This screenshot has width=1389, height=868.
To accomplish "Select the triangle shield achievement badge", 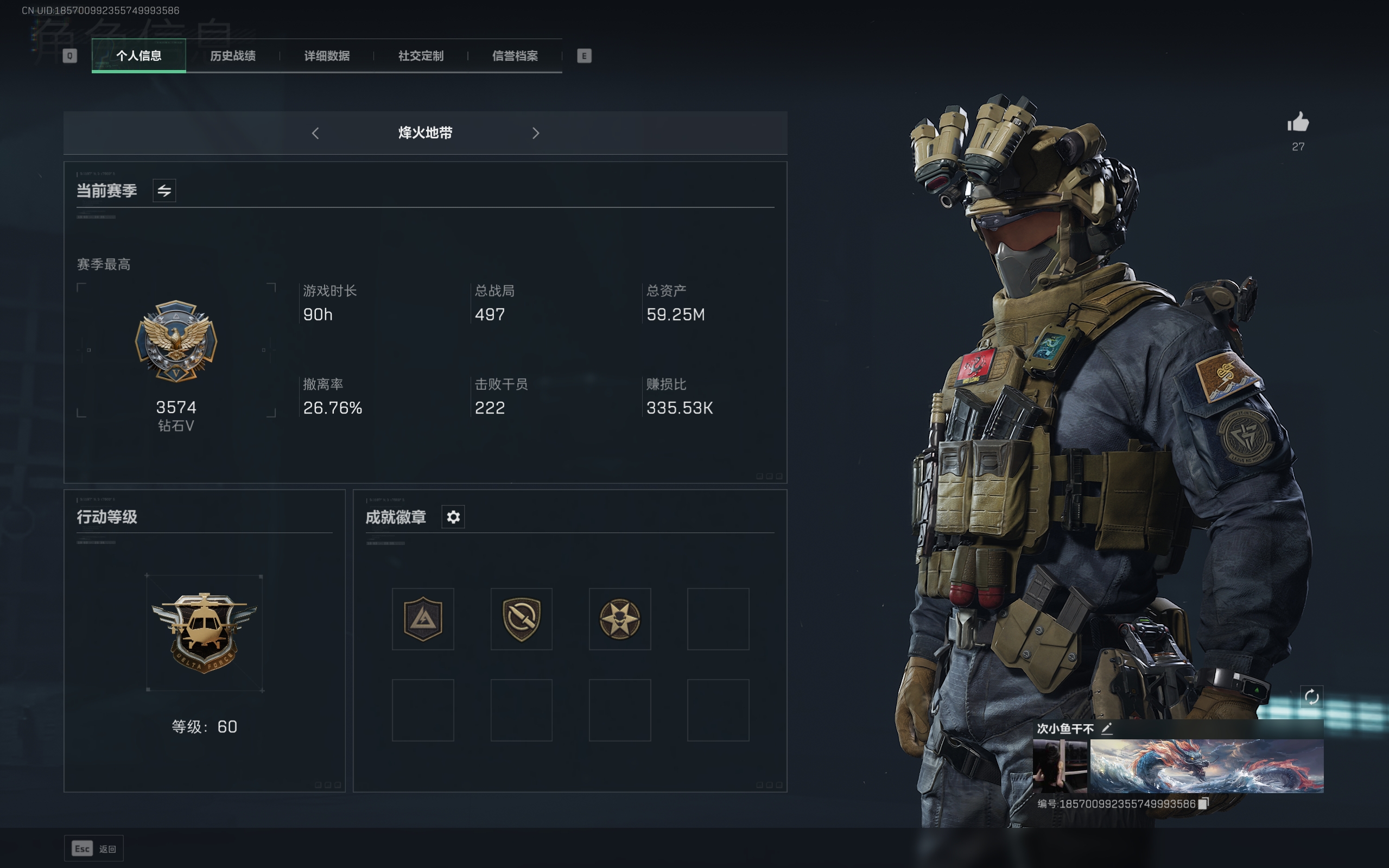I will tap(423, 619).
